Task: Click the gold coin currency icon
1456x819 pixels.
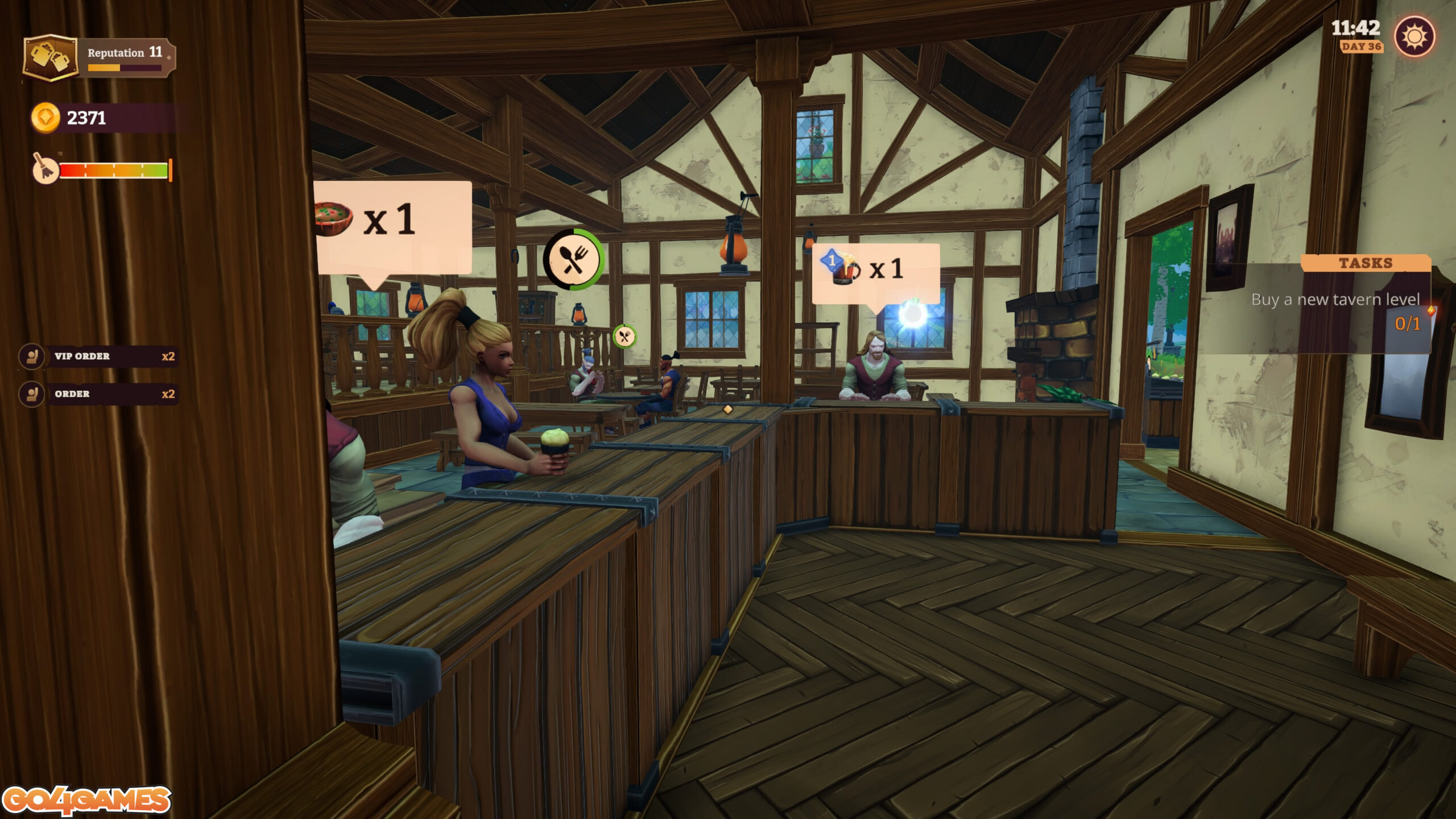Action: click(x=45, y=118)
